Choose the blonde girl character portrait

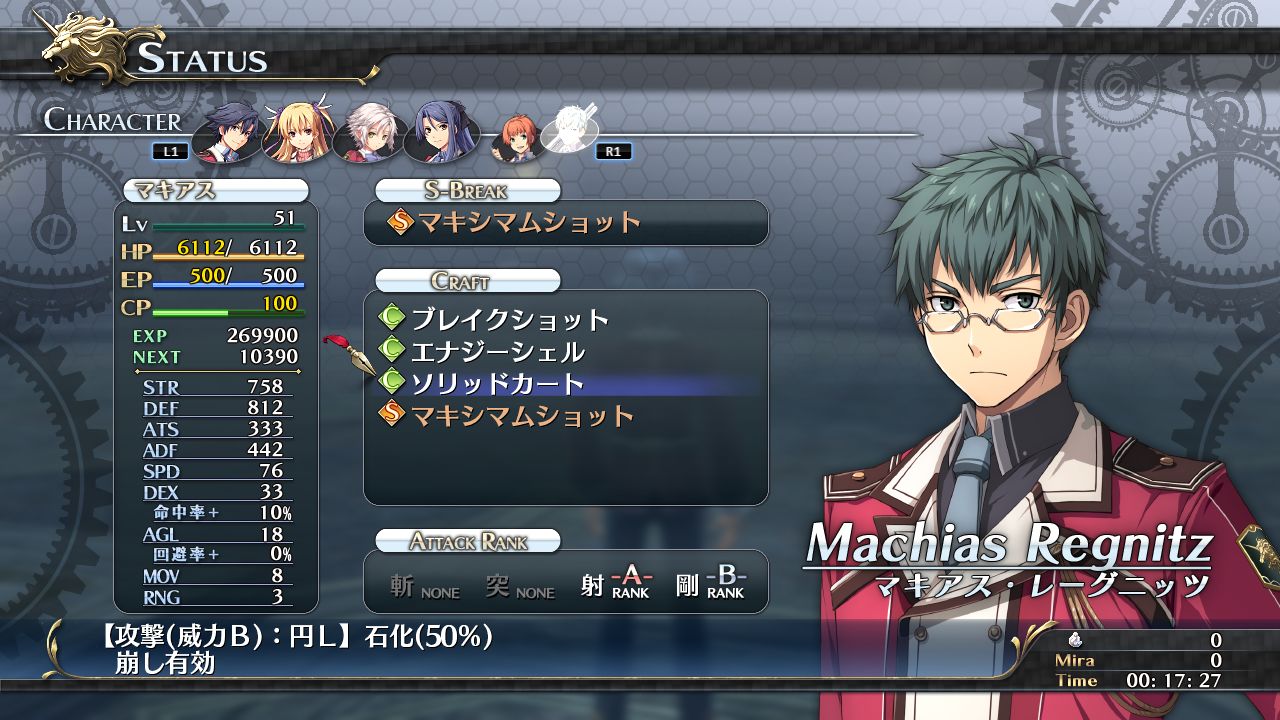tap(296, 131)
